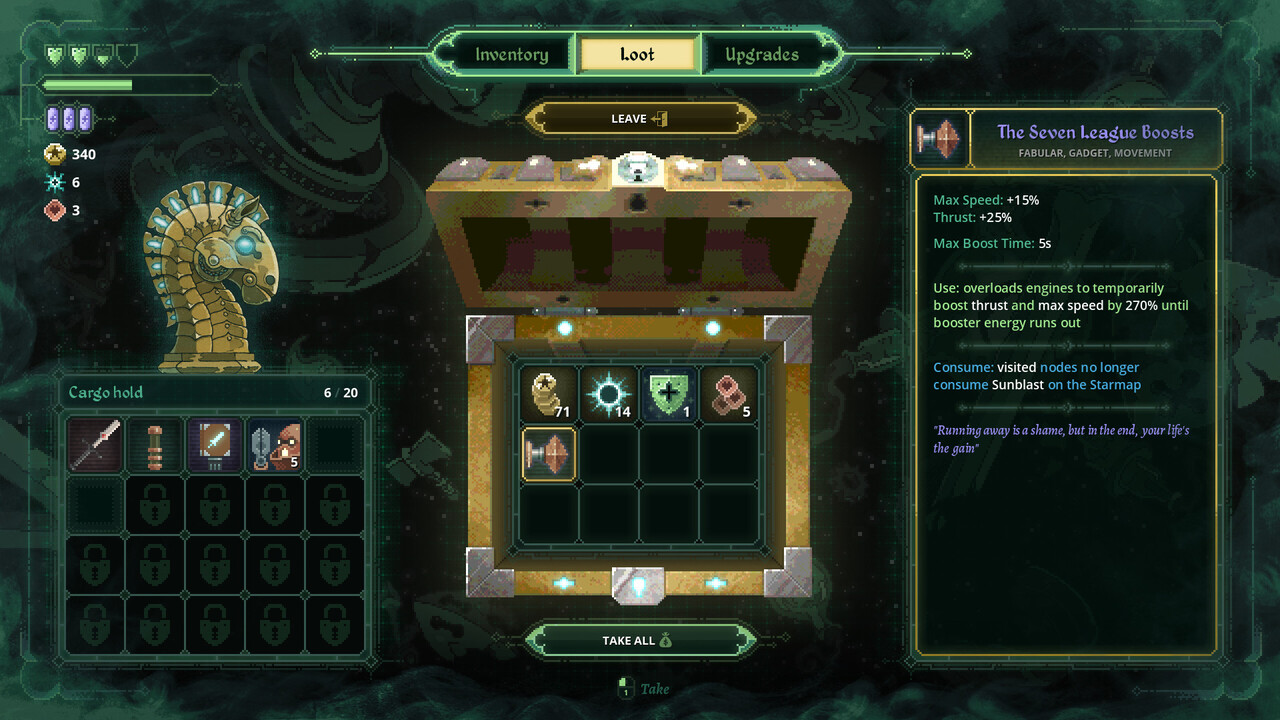This screenshot has height=720, width=1280.
Task: Pick the masked helmet stack in cargo
Action: tap(275, 445)
